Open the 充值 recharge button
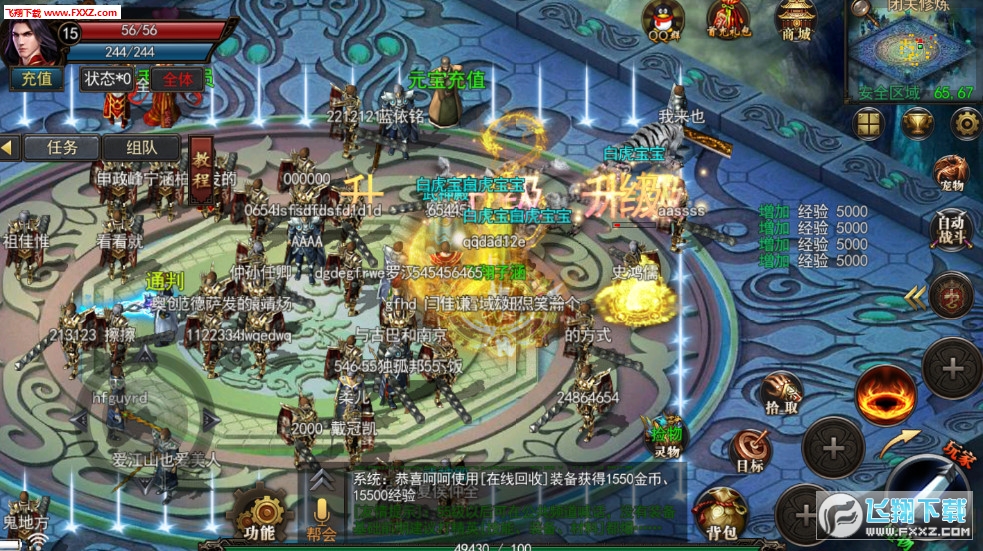Screen dimensions: 983x551 (x=37, y=78)
